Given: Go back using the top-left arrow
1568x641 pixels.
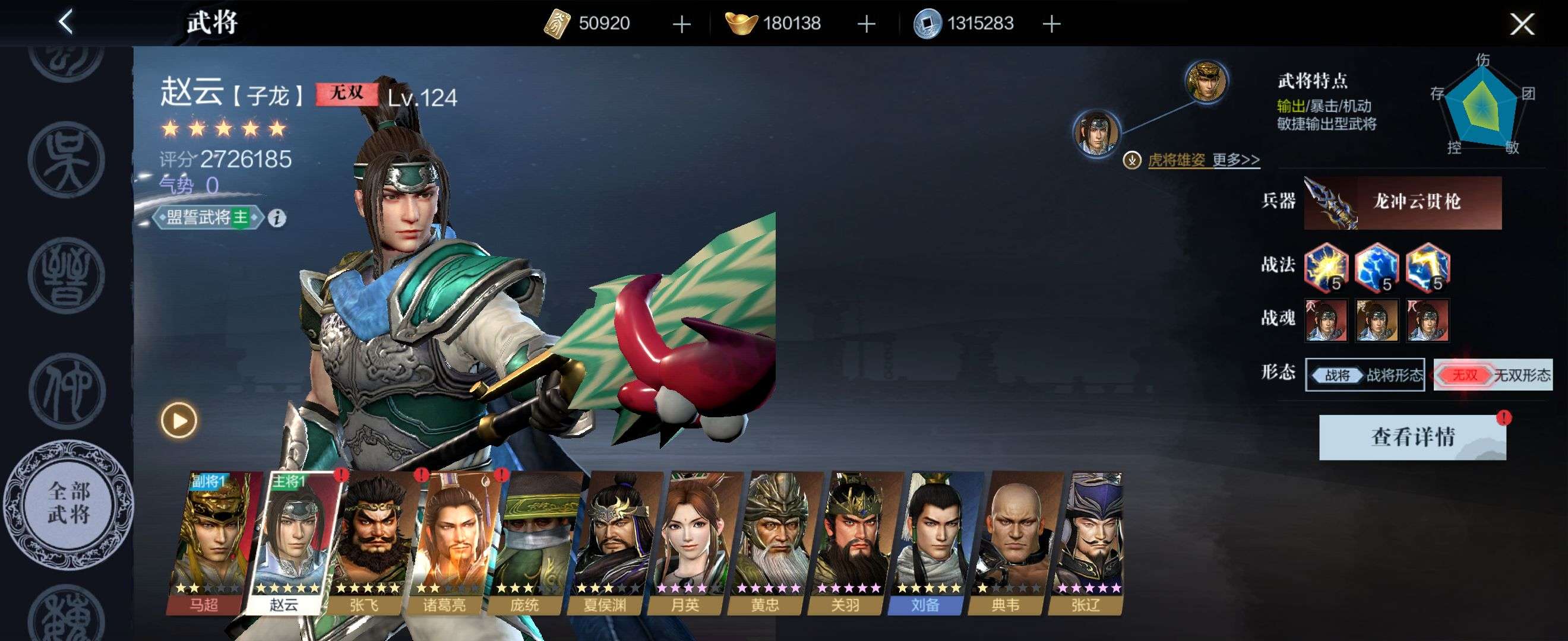Looking at the screenshot, I should (x=66, y=23).
